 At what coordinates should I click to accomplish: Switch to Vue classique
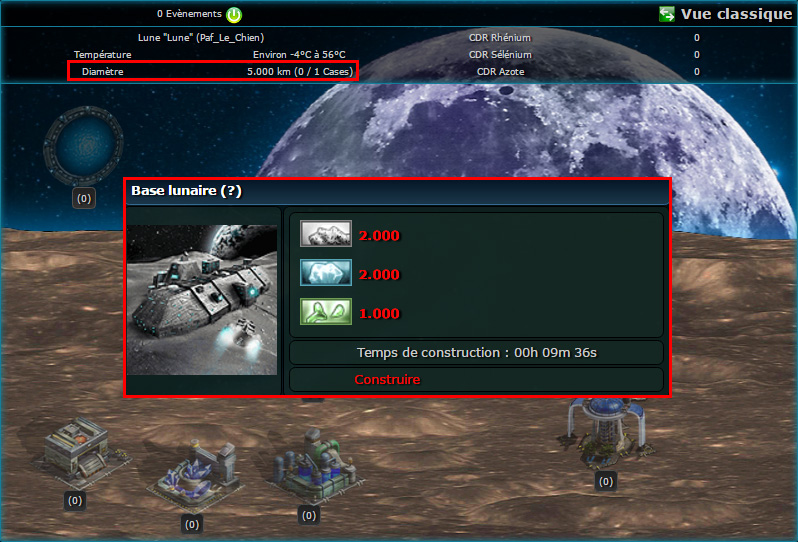pyautogui.click(x=726, y=14)
